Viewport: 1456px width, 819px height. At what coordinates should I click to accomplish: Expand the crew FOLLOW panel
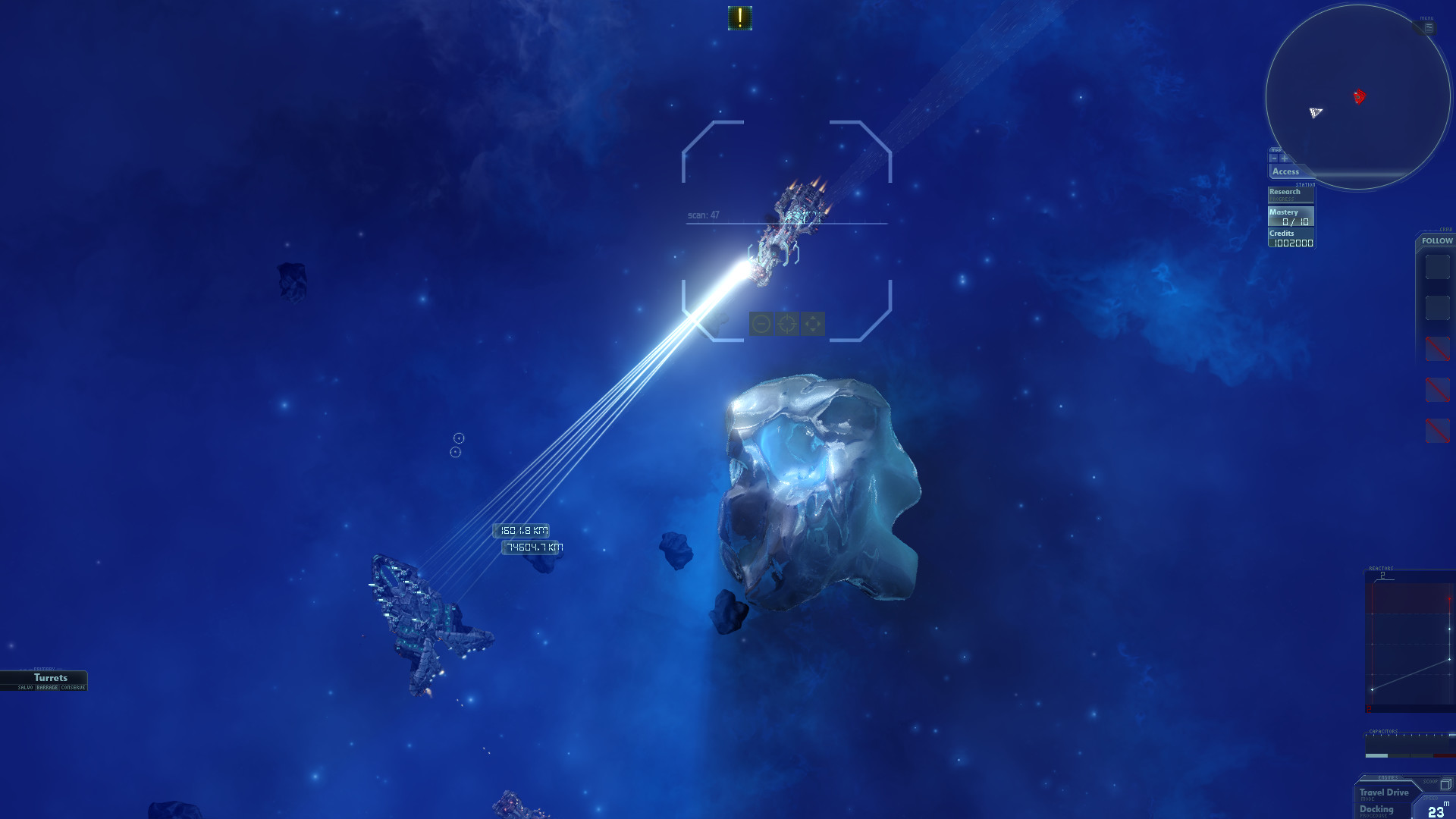pyautogui.click(x=1437, y=240)
